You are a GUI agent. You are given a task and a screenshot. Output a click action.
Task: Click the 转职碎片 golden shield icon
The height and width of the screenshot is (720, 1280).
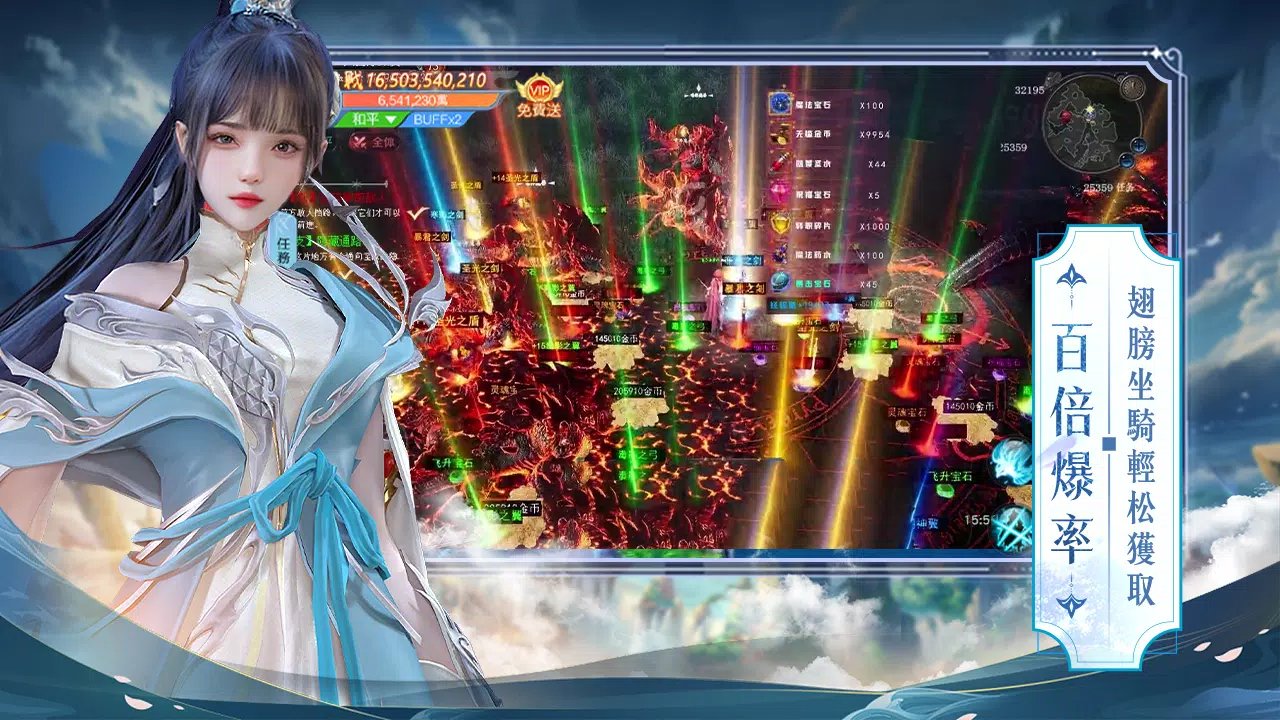pos(778,224)
